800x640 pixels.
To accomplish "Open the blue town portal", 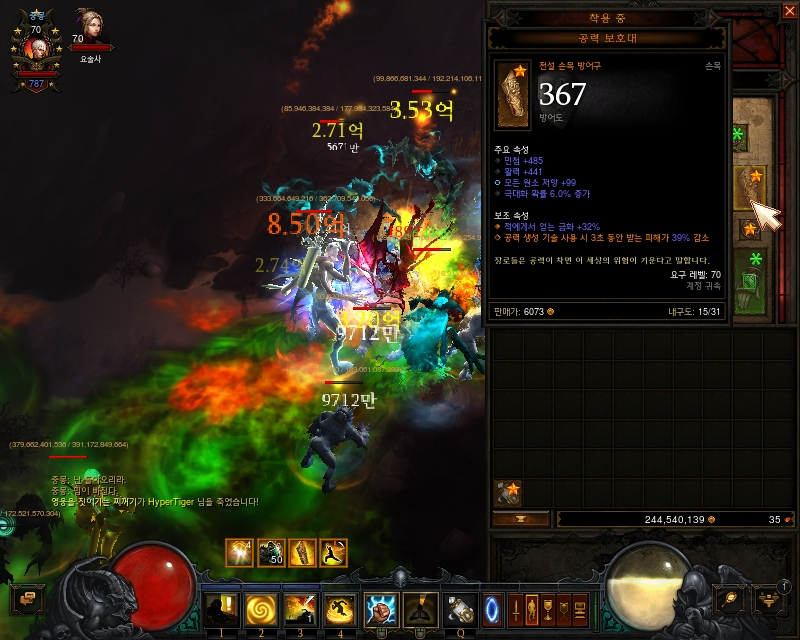I will coord(493,607).
